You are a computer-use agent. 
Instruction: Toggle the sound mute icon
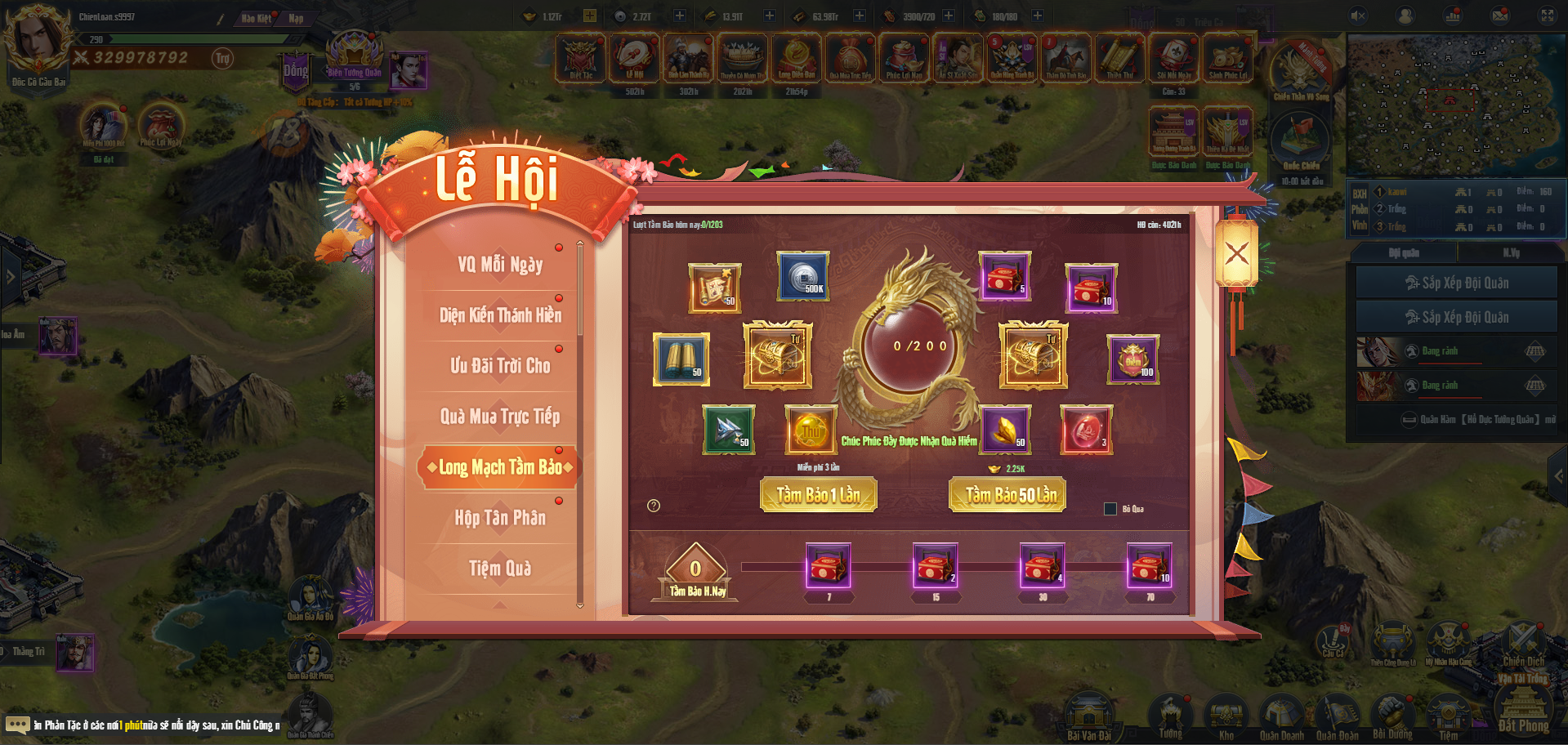(1358, 16)
